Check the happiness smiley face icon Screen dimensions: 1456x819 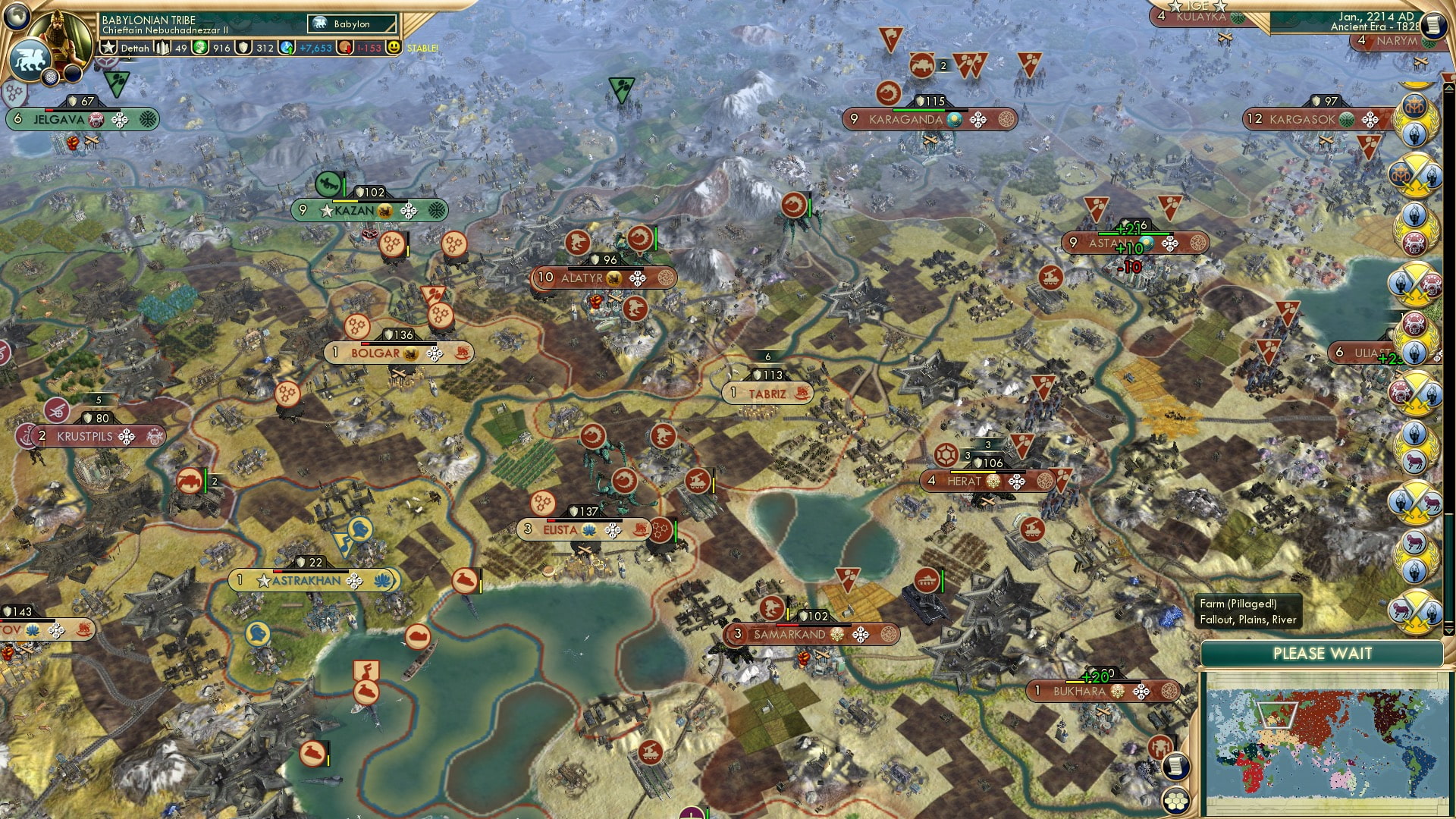(393, 48)
